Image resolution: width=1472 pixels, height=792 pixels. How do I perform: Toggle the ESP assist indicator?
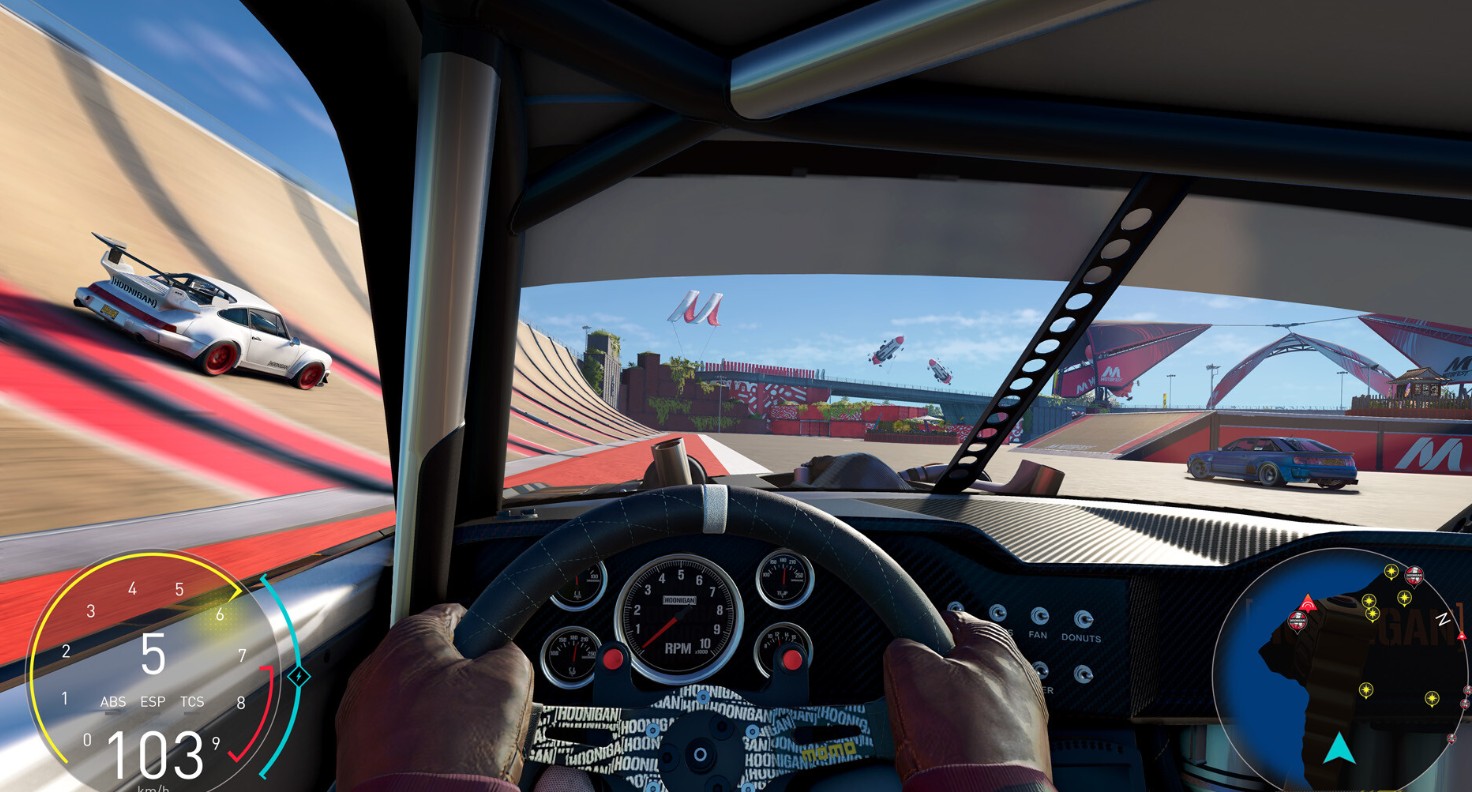152,702
